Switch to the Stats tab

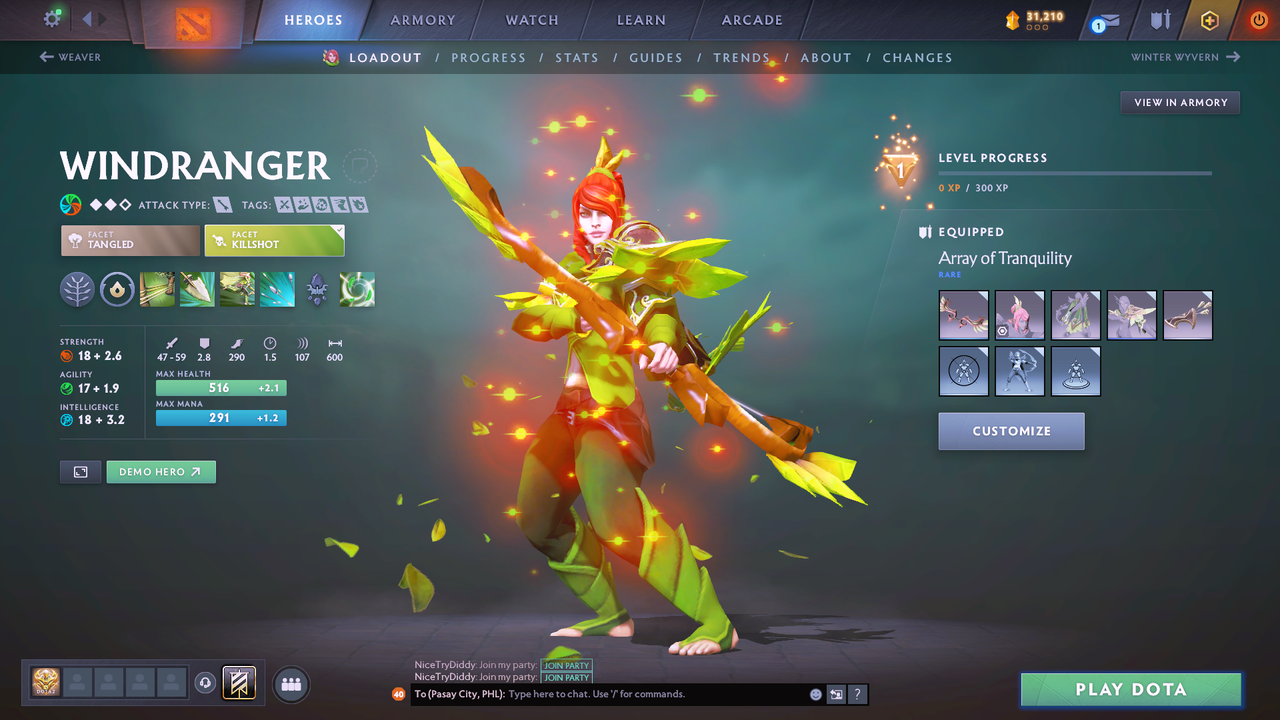577,57
